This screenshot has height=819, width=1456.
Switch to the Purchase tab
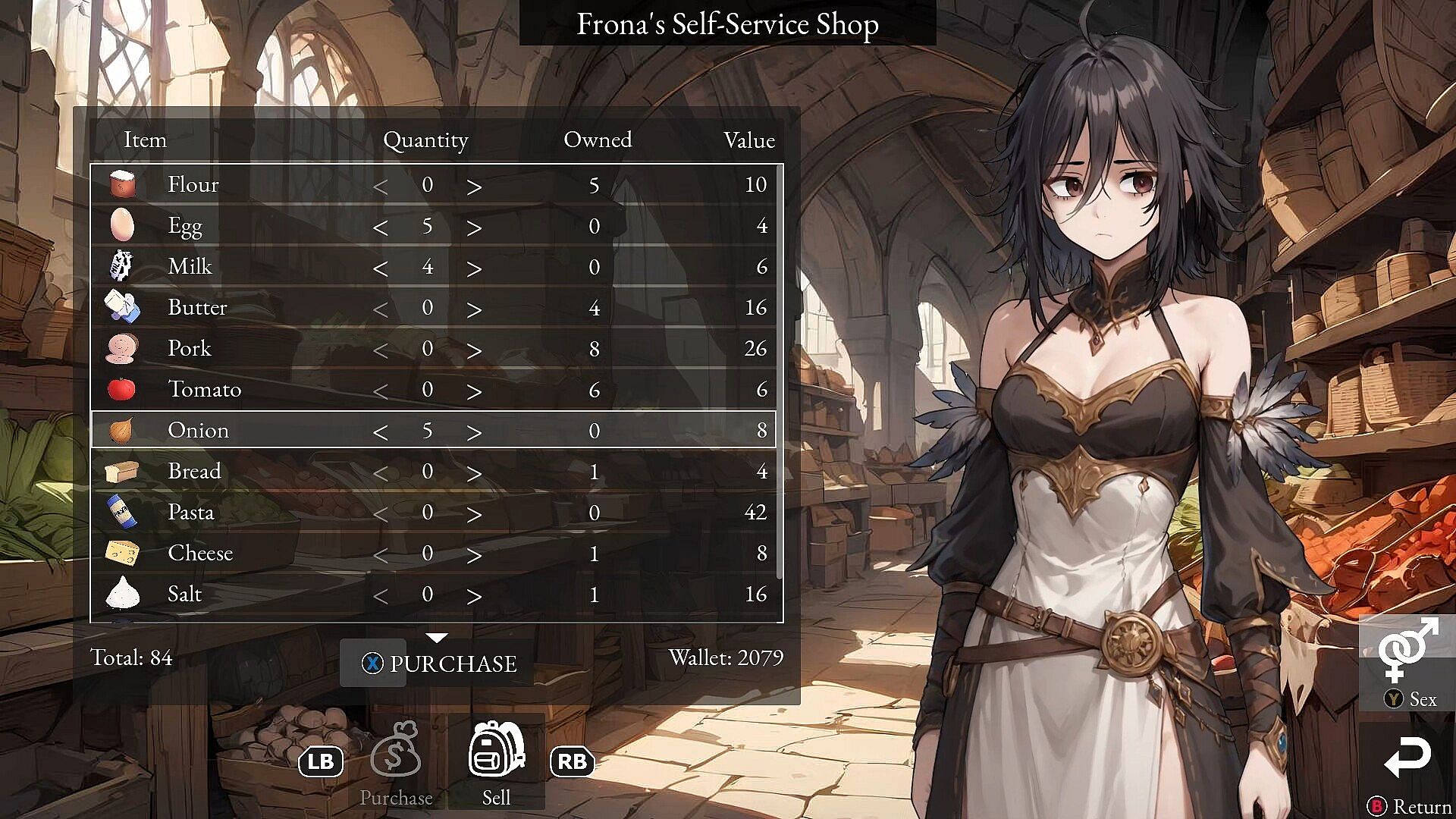tap(396, 762)
